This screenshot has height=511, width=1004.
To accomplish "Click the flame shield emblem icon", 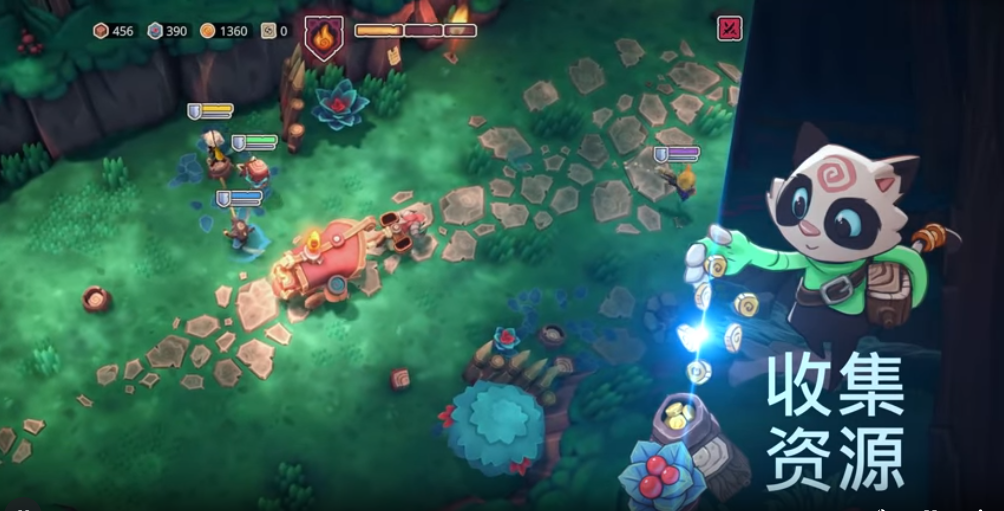I will pos(323,37).
